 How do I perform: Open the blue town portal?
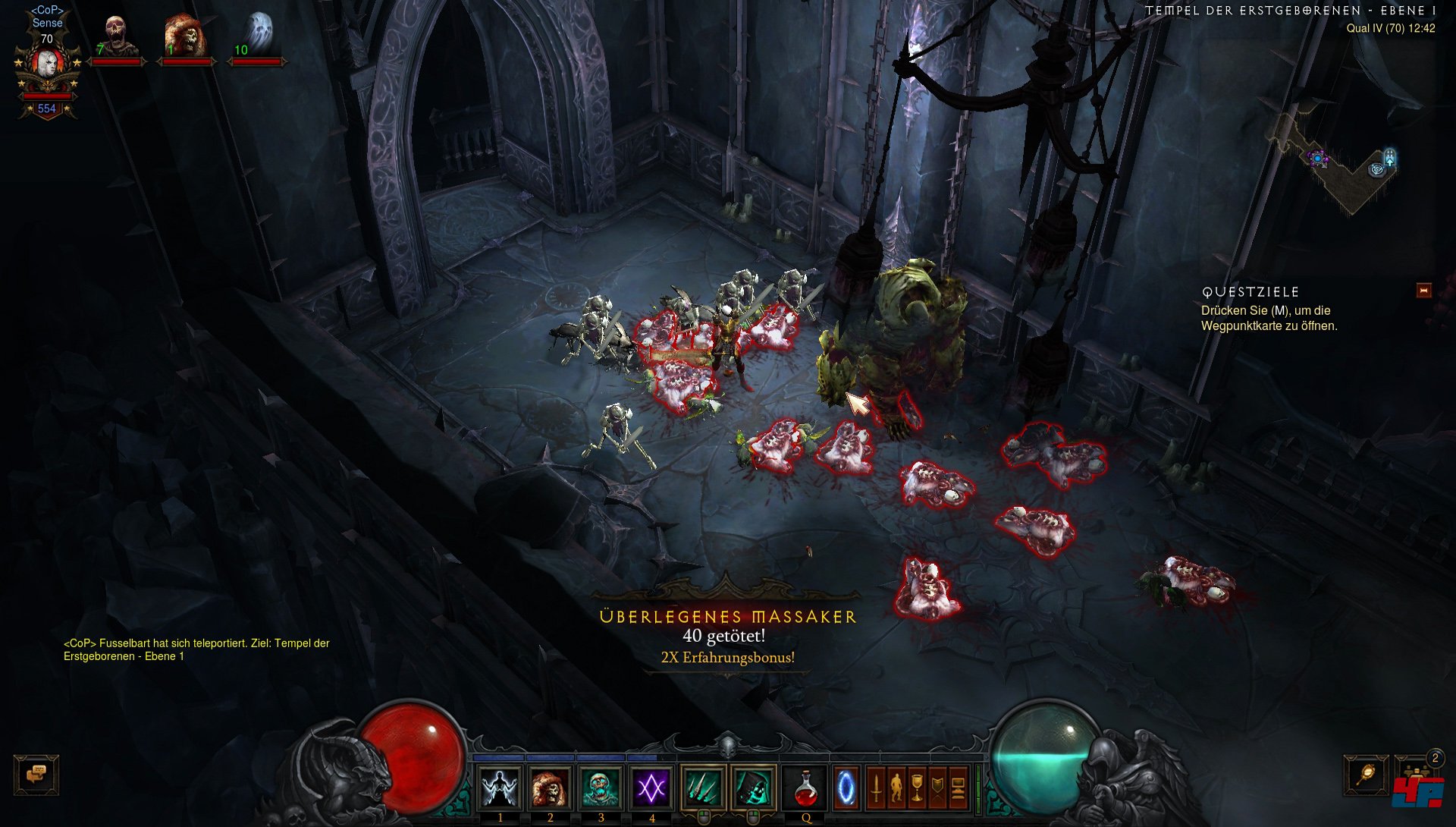(x=846, y=788)
